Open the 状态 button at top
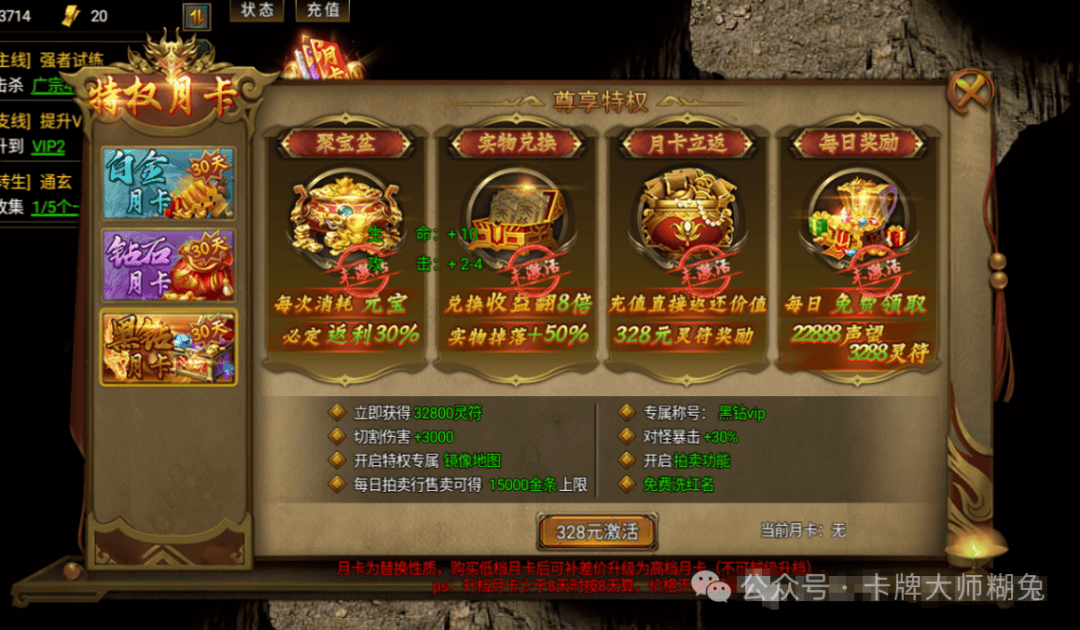The height and width of the screenshot is (630, 1080). pos(257,10)
